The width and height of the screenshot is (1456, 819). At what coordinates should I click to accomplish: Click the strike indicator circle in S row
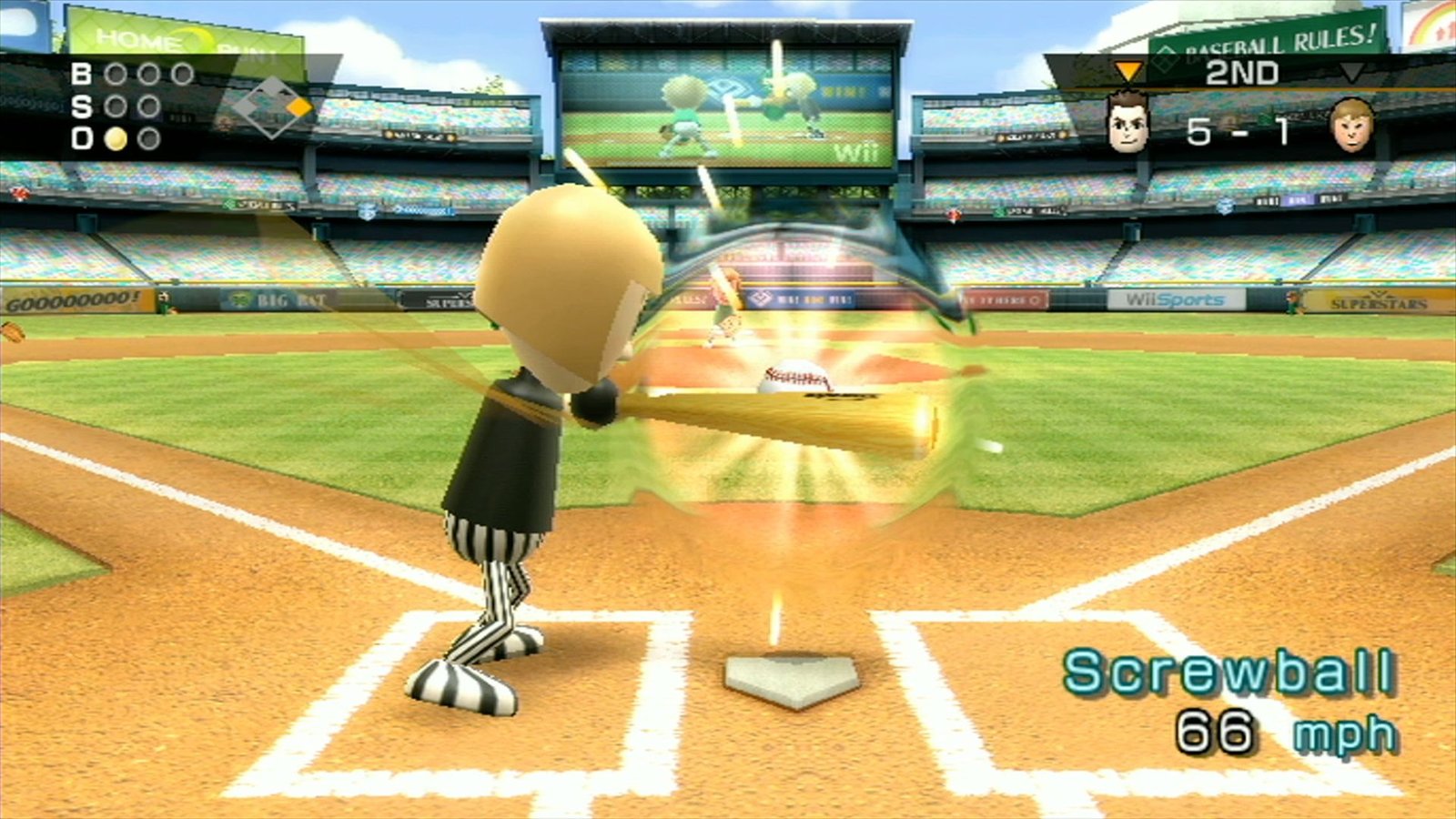(115, 106)
